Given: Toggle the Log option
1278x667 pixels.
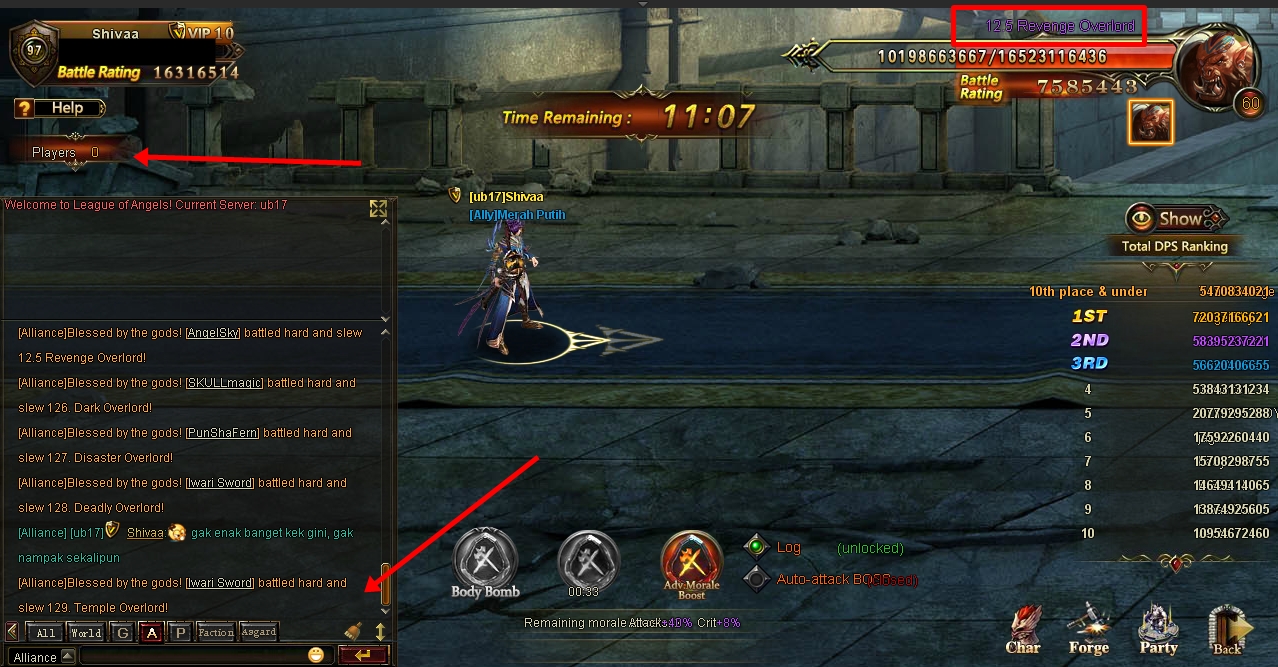Looking at the screenshot, I should click(x=757, y=547).
